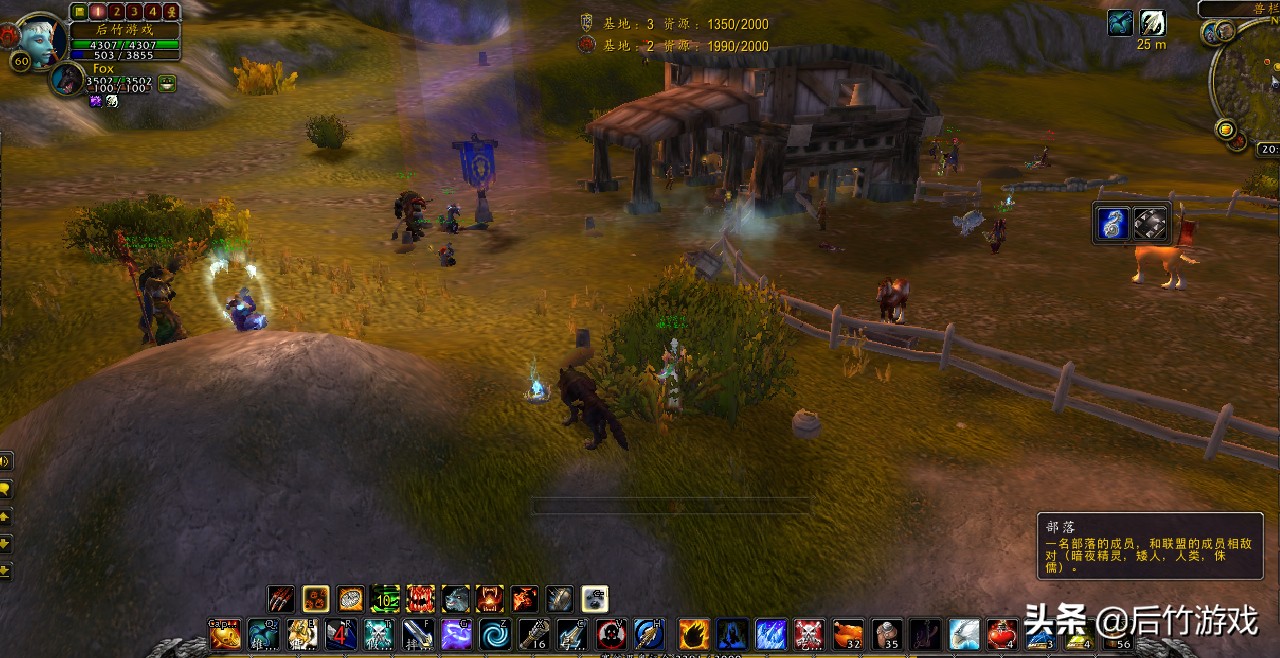
Task: Click the gold coin button beside the minimap
Action: (1225, 128)
